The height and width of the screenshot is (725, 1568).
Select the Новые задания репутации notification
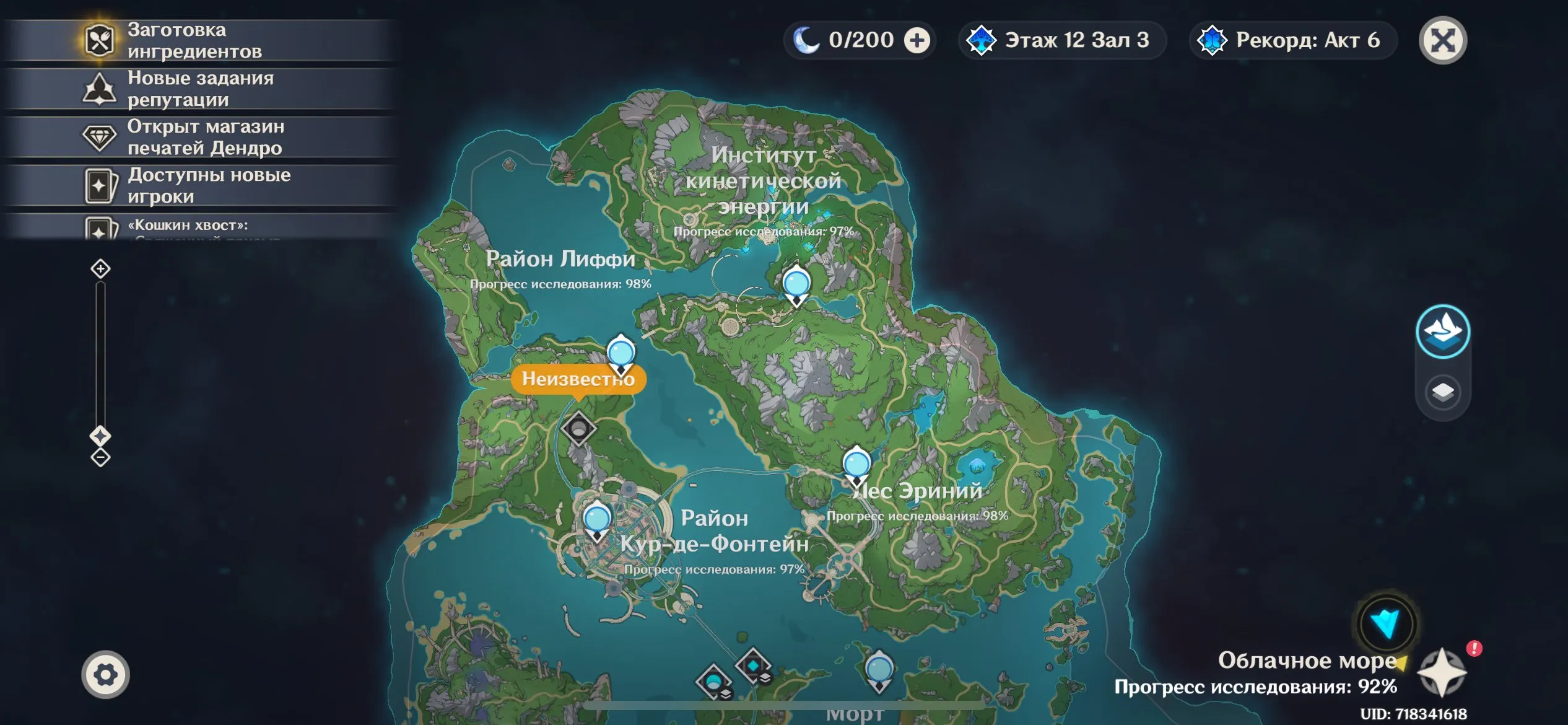coord(198,89)
